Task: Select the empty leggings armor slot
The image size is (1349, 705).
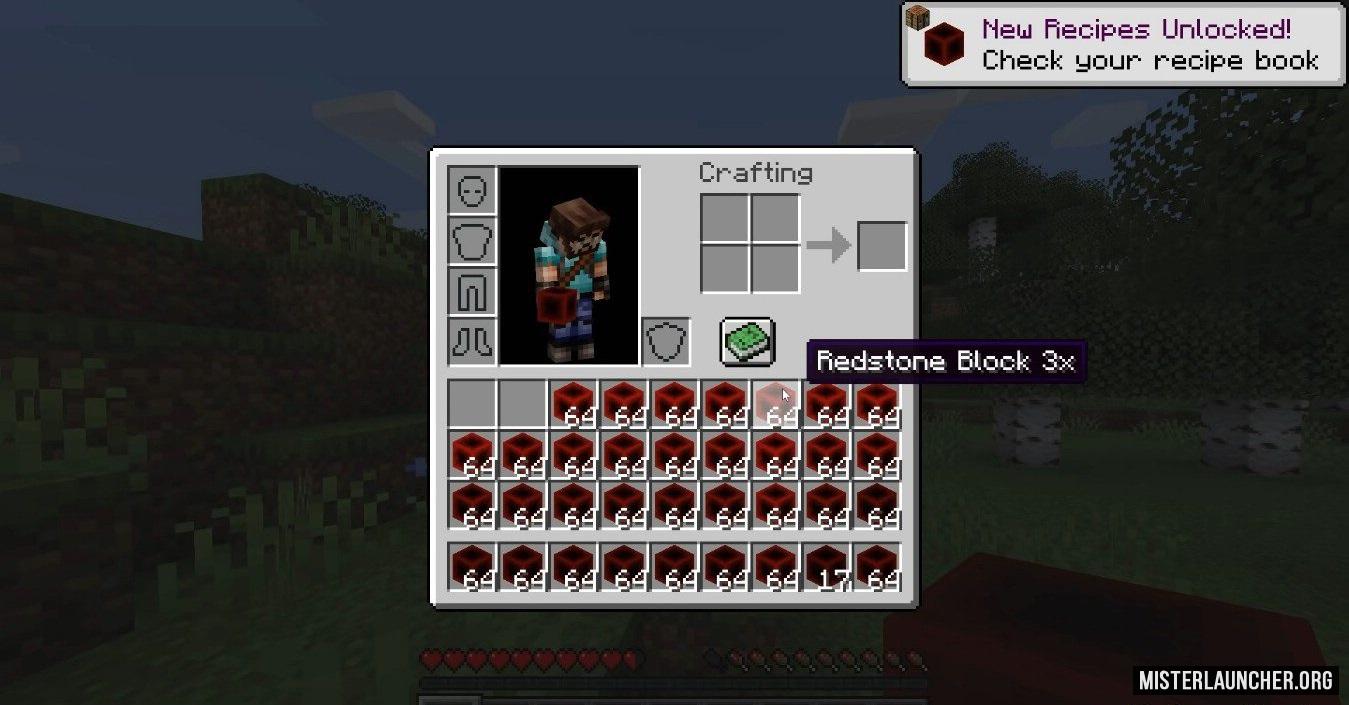Action: click(x=472, y=292)
